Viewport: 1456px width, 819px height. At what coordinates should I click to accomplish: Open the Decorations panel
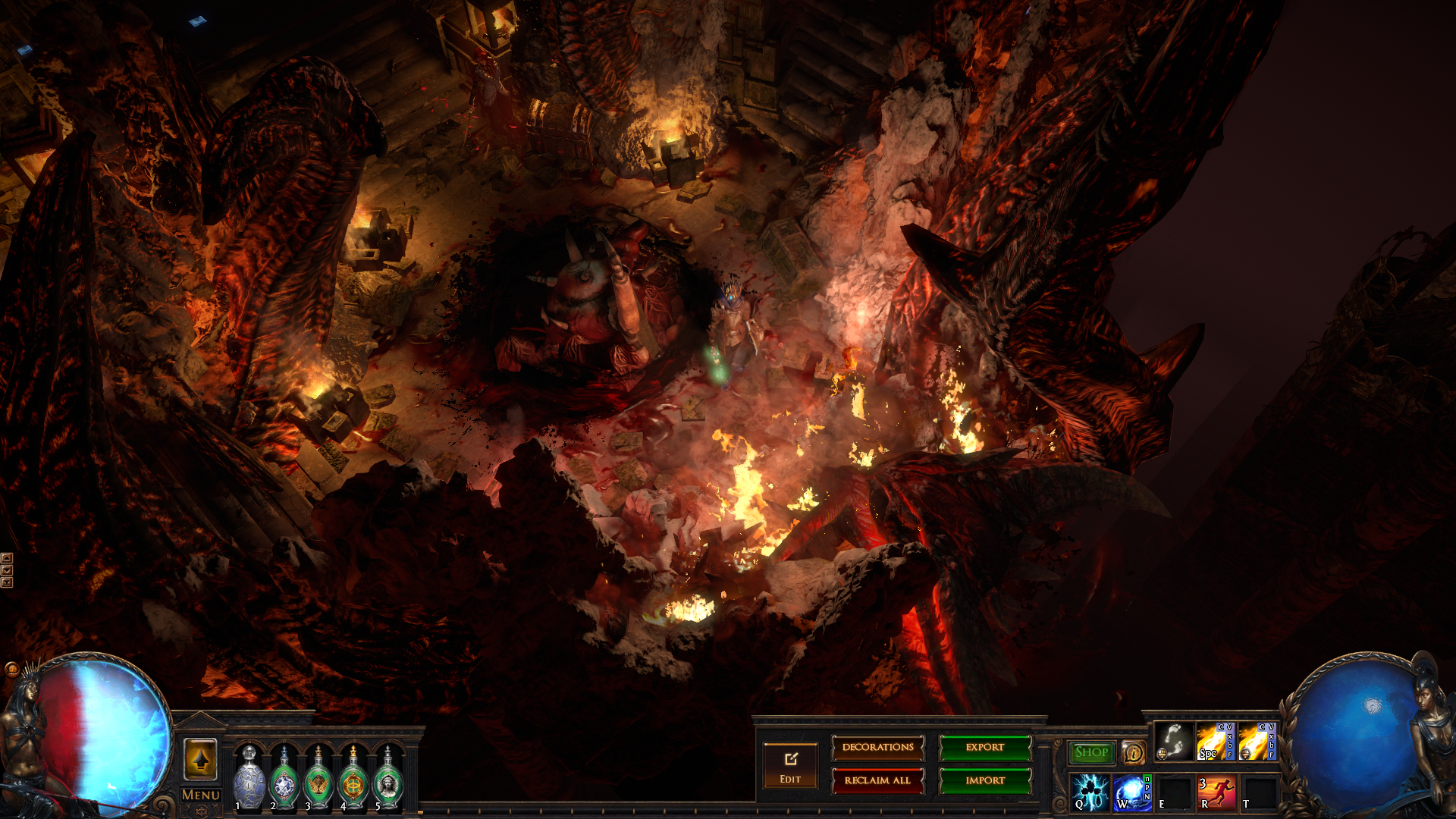pos(877,748)
